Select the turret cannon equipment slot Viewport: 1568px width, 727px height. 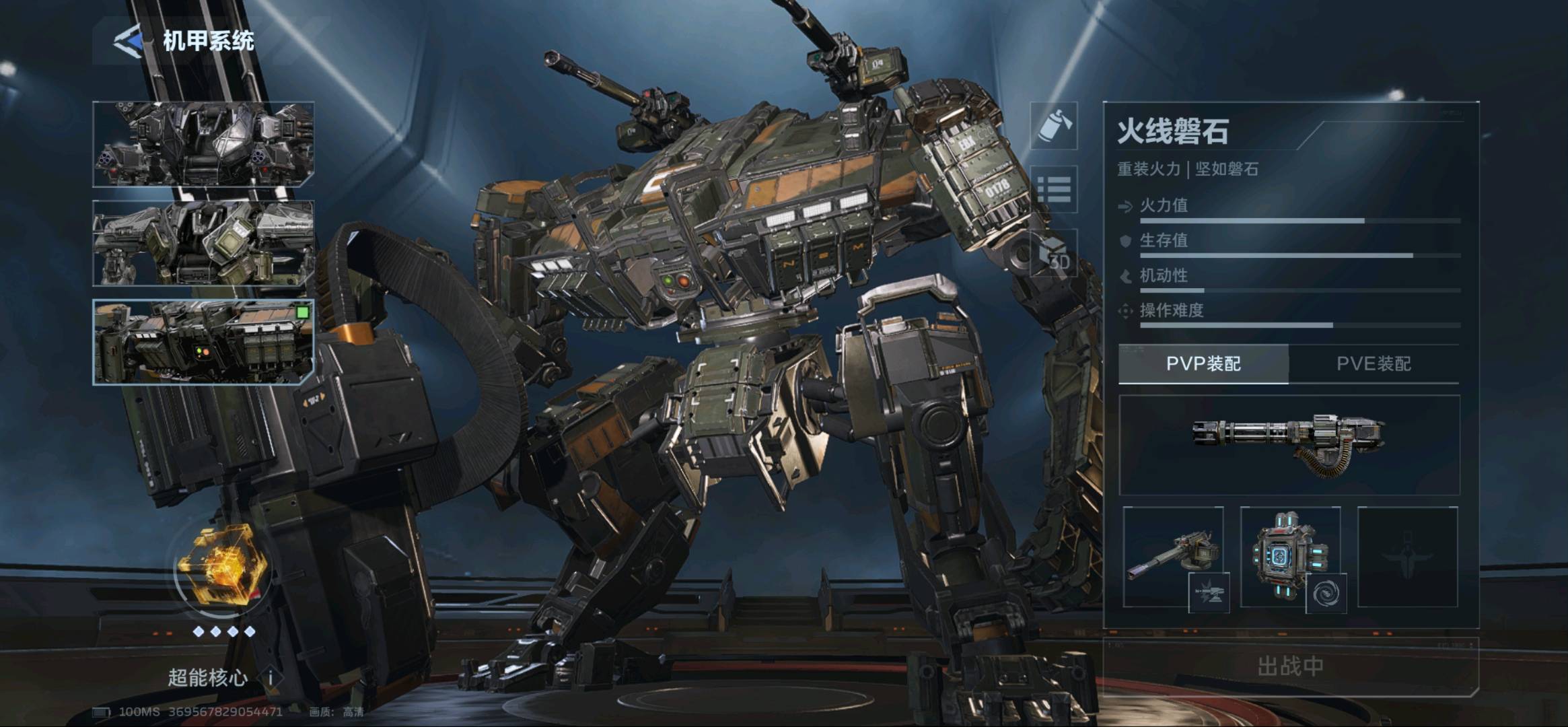(1173, 557)
